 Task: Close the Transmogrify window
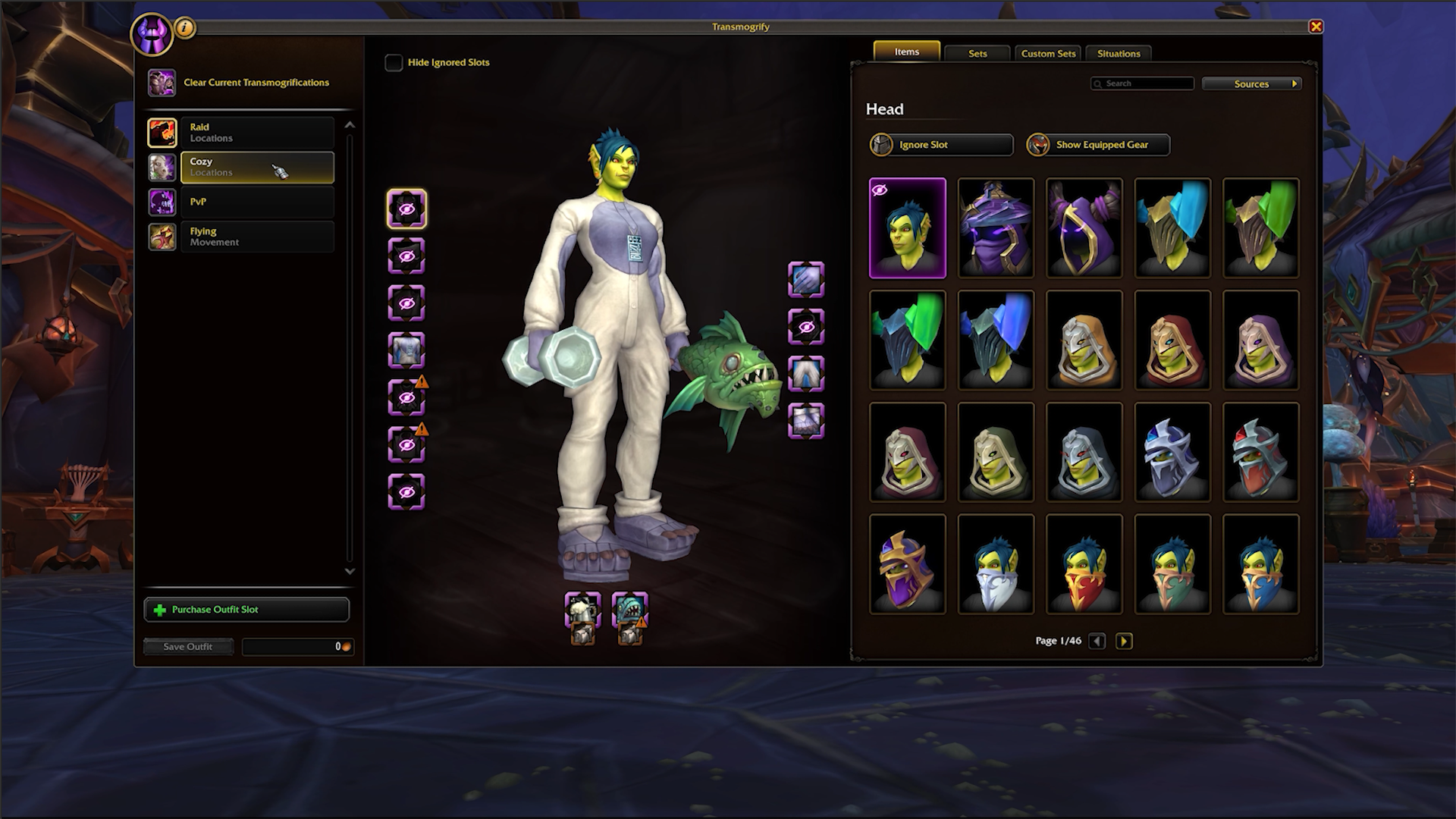click(1316, 27)
